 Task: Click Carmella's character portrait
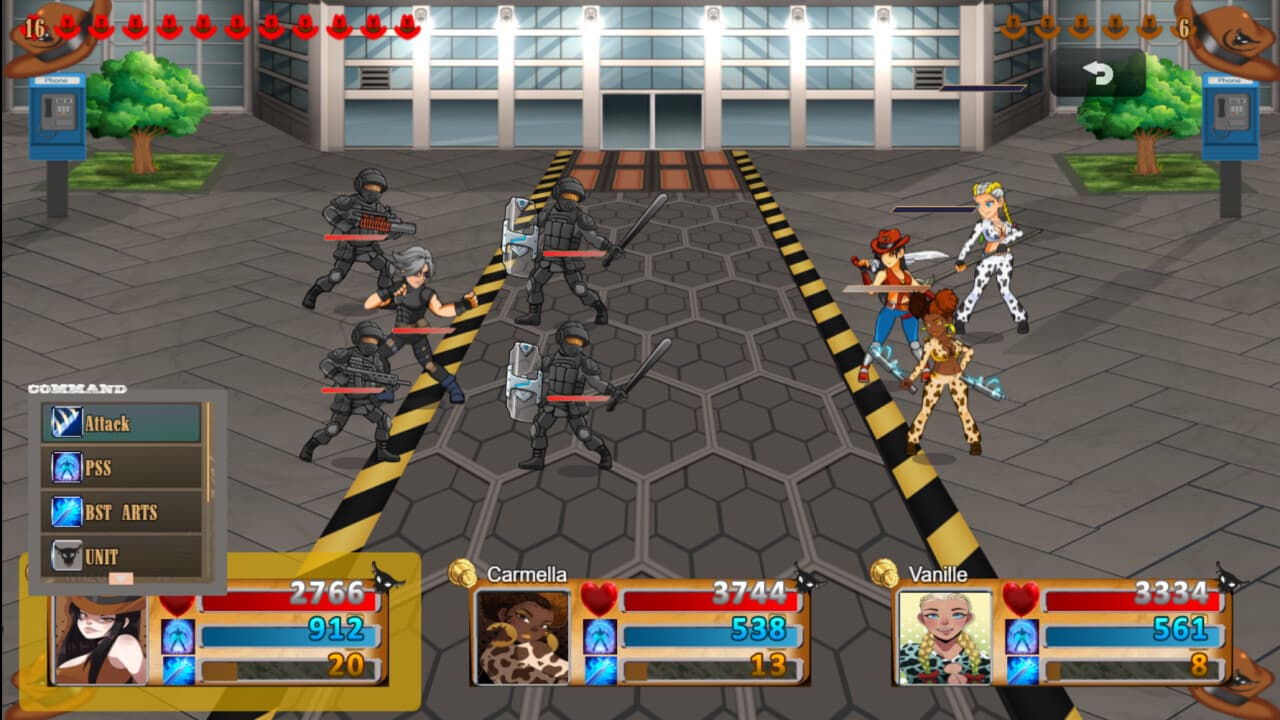coord(523,638)
